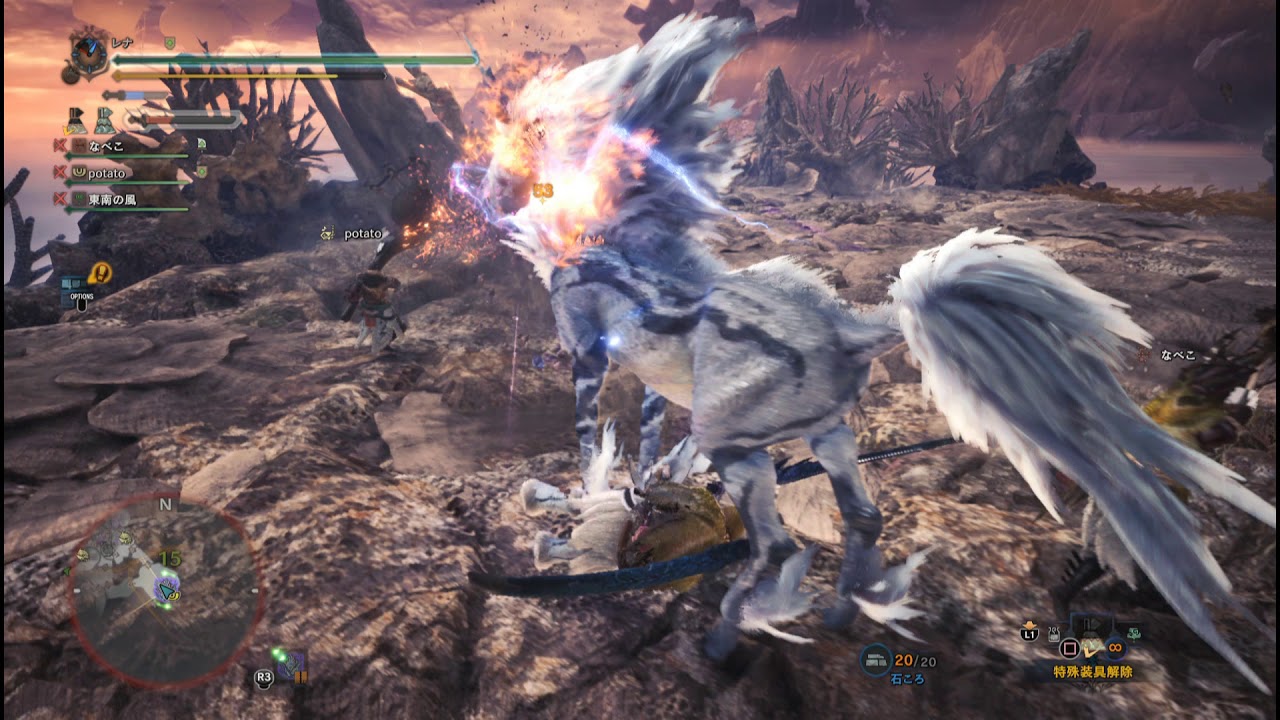
Task: Click the monster target icon beside the minimap
Action: (290, 666)
